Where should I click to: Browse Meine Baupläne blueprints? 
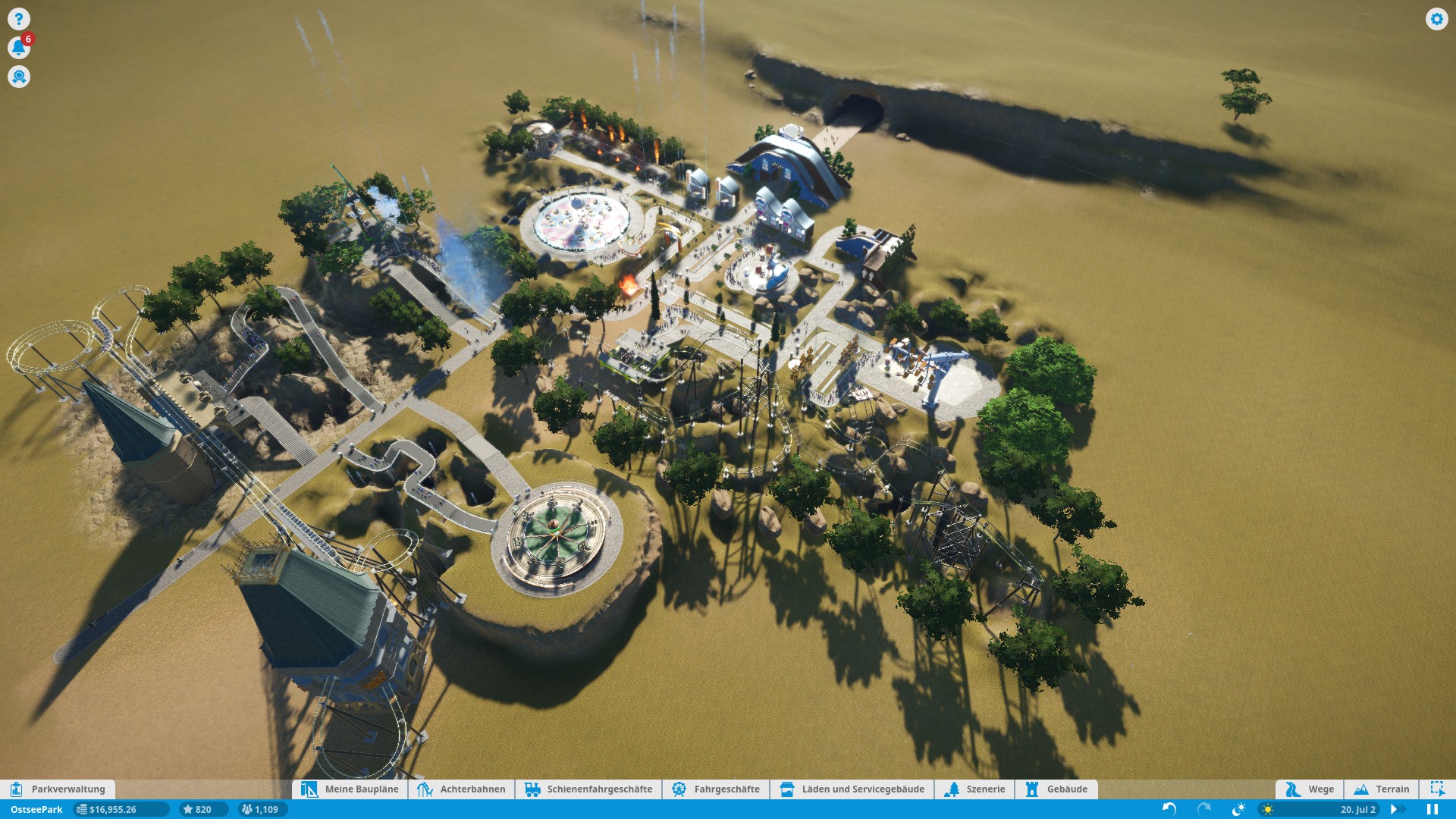pyautogui.click(x=350, y=789)
